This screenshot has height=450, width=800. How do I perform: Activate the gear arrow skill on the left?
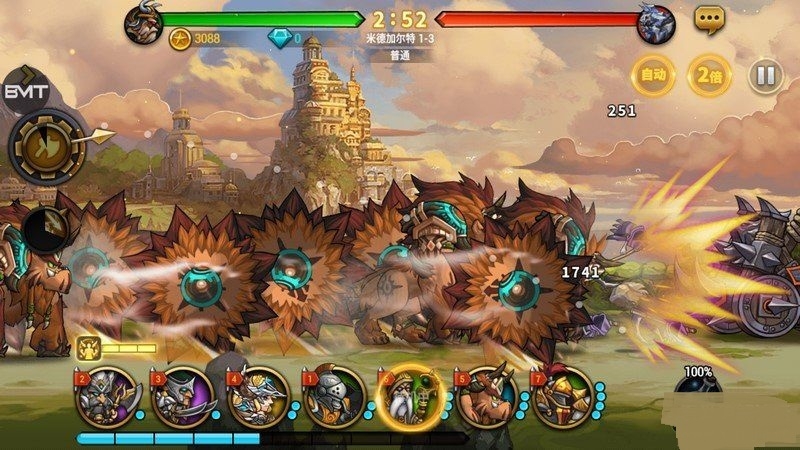48,146
